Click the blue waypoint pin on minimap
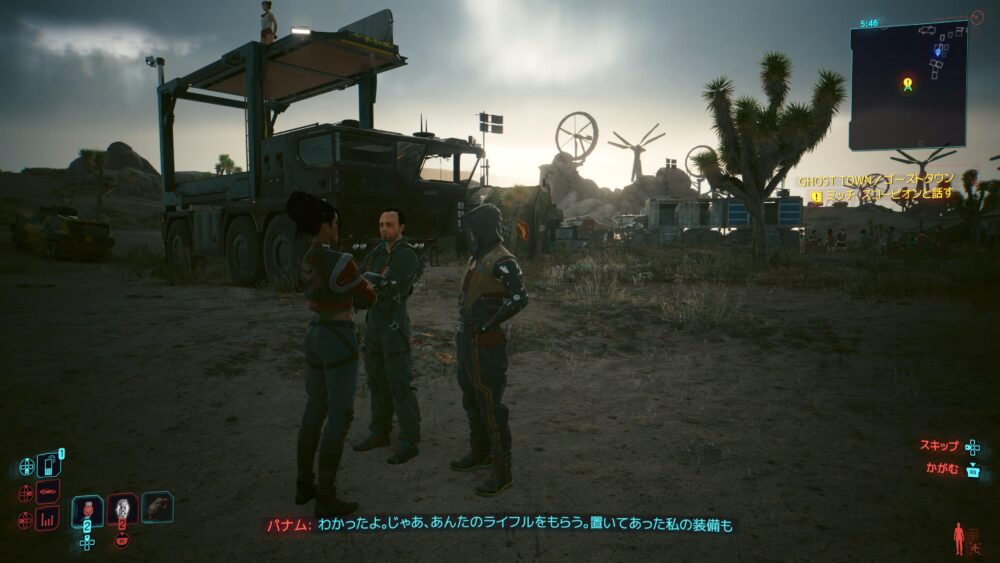 [938, 48]
